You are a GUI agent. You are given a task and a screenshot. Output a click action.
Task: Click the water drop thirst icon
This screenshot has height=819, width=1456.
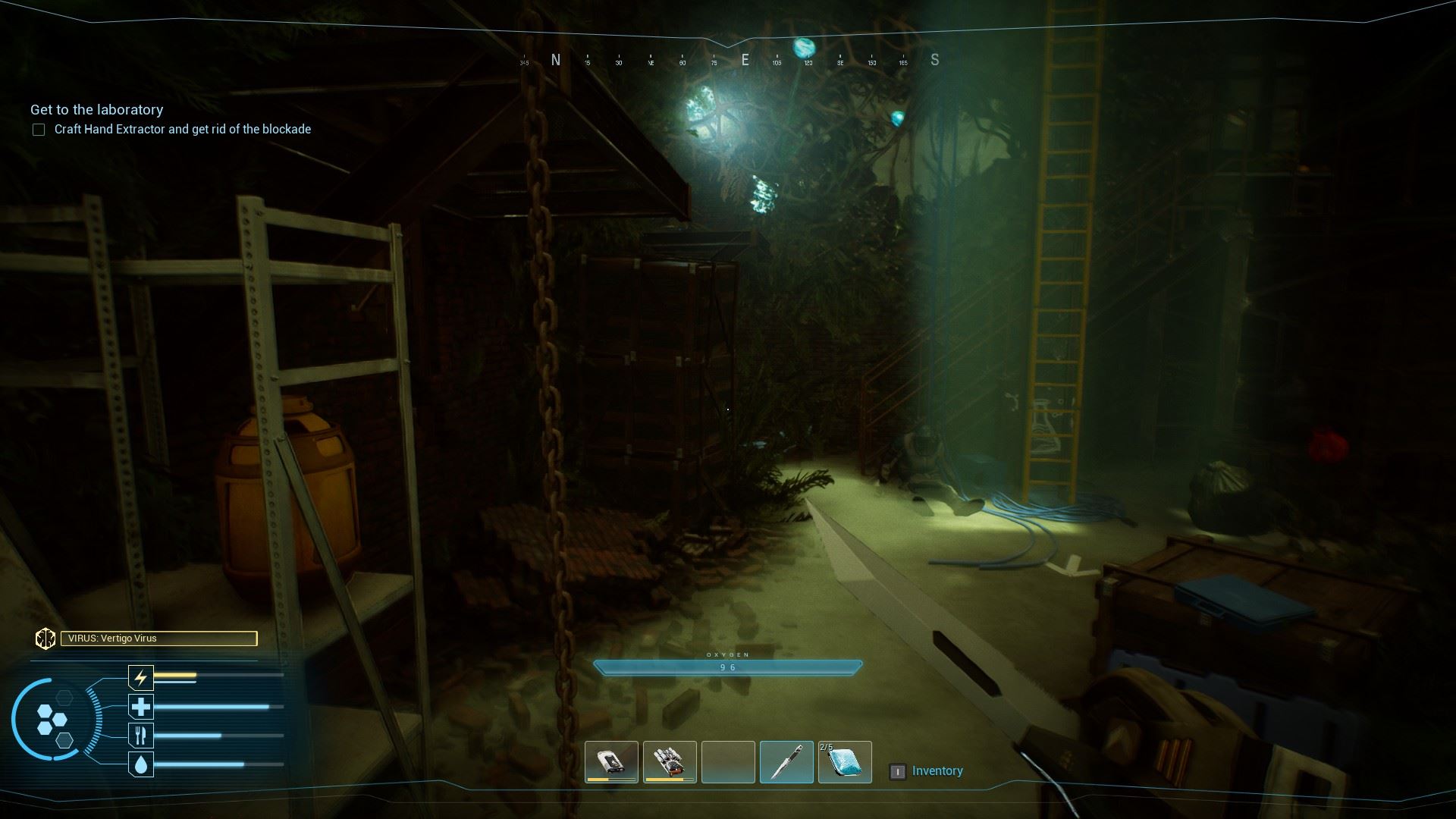[141, 764]
